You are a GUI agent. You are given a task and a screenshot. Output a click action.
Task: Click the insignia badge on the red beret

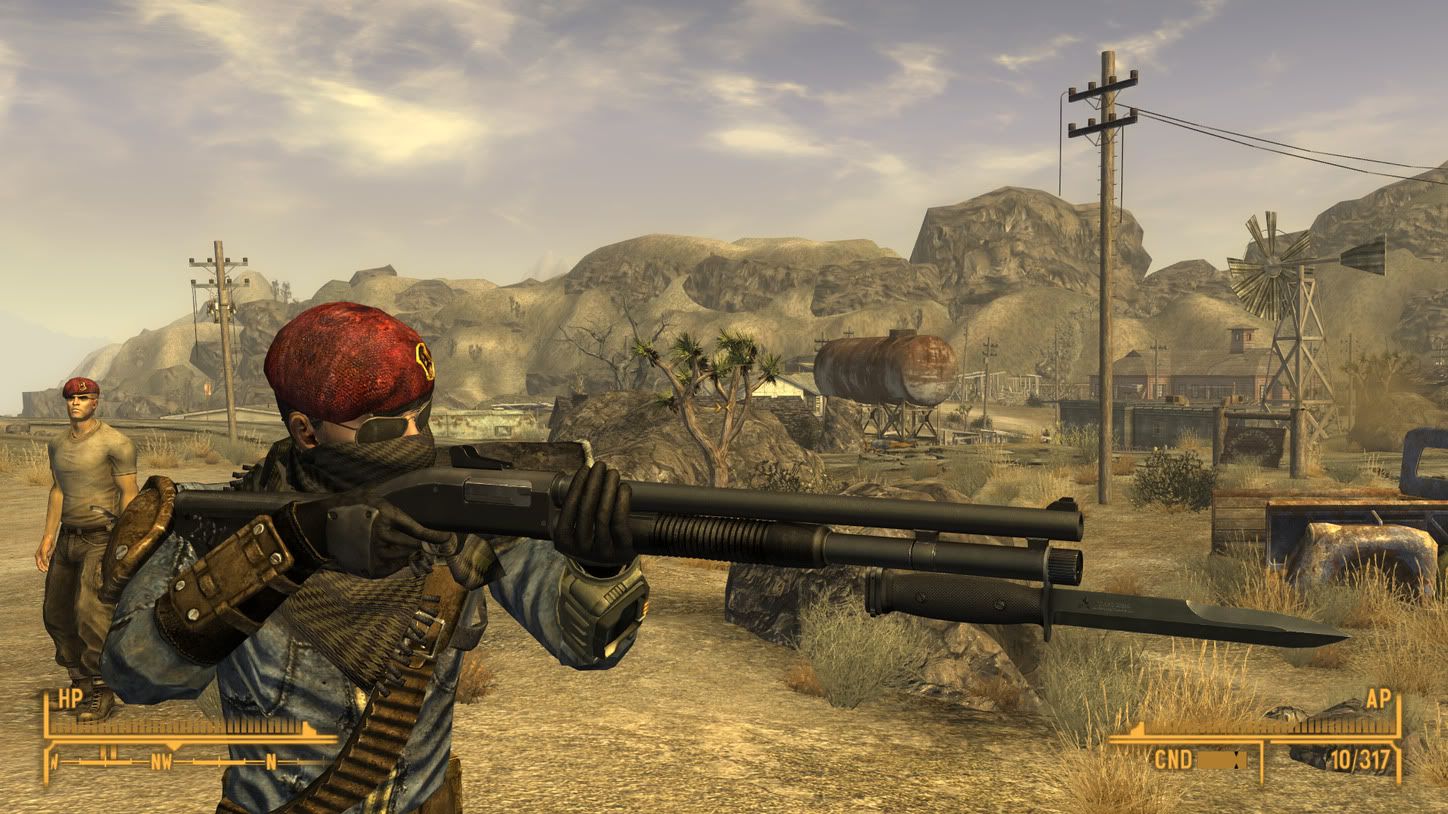click(425, 357)
